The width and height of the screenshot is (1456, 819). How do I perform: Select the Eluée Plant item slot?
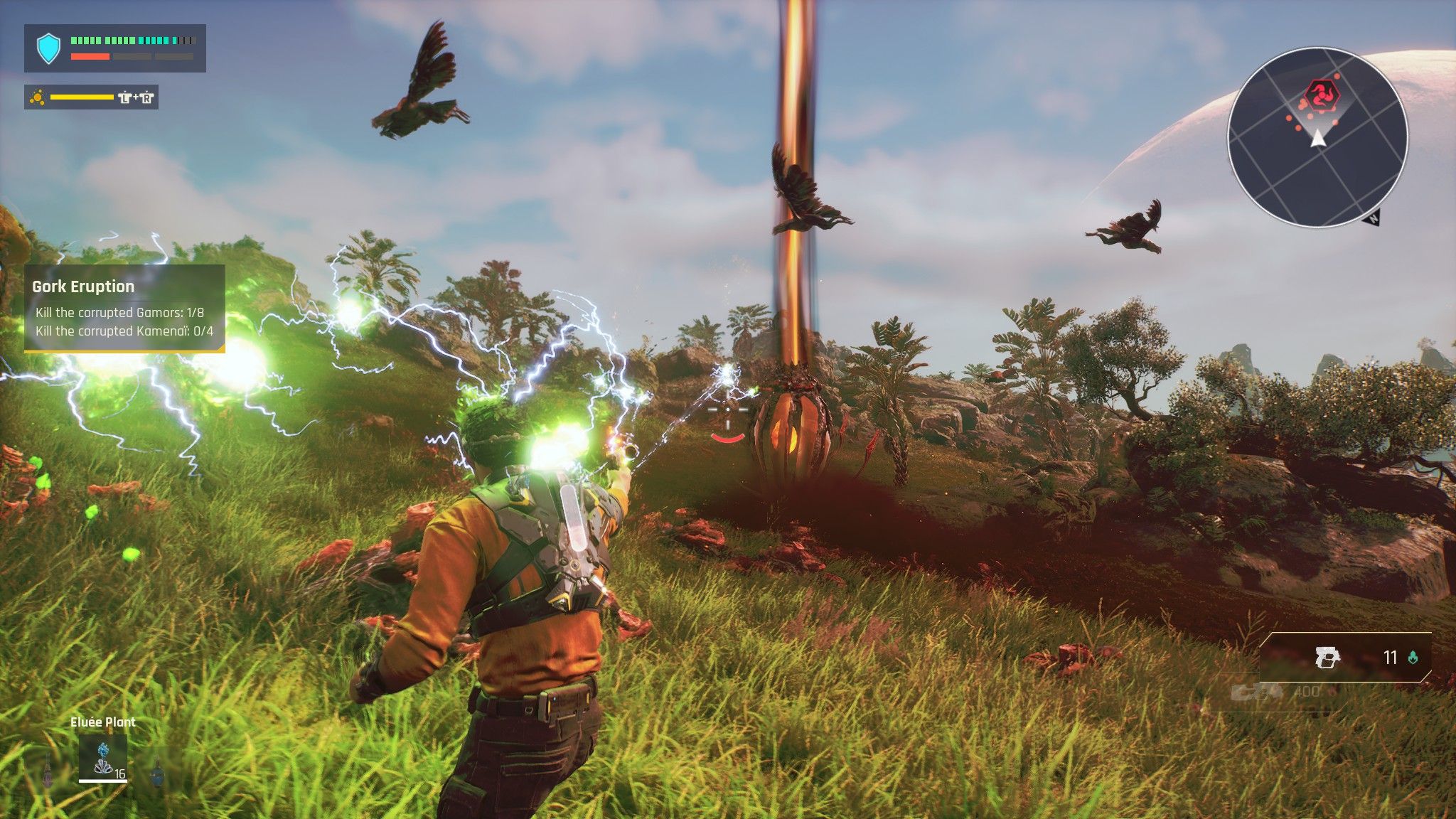(x=103, y=758)
